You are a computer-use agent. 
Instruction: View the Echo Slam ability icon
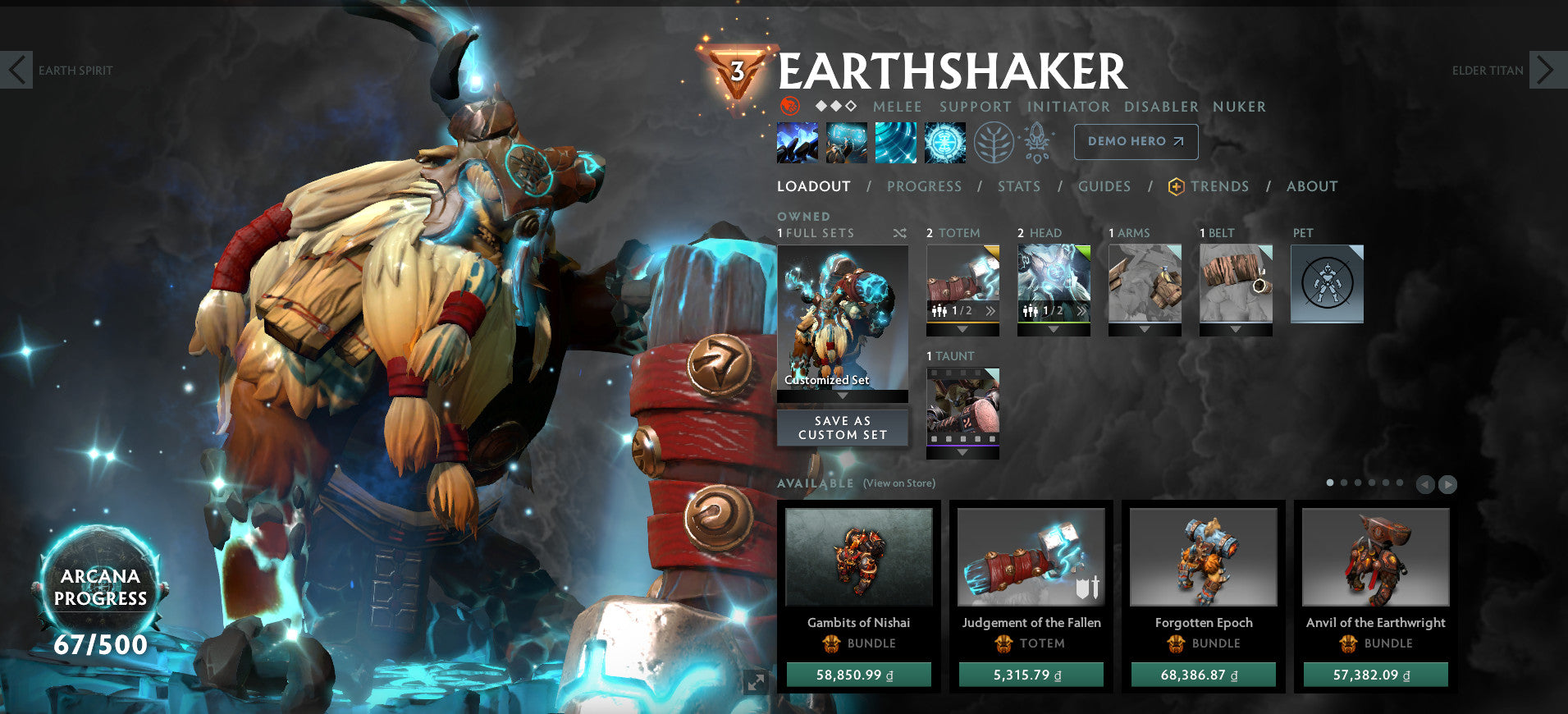(945, 141)
